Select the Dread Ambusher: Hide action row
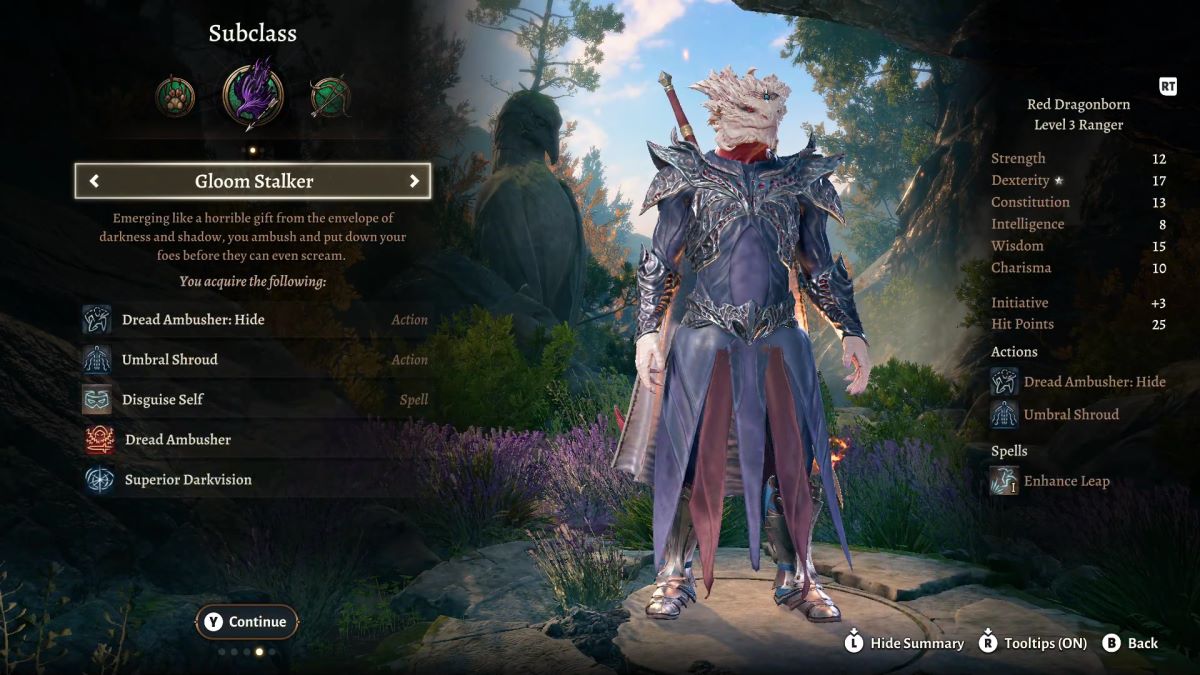The height and width of the screenshot is (675, 1200). [254, 320]
